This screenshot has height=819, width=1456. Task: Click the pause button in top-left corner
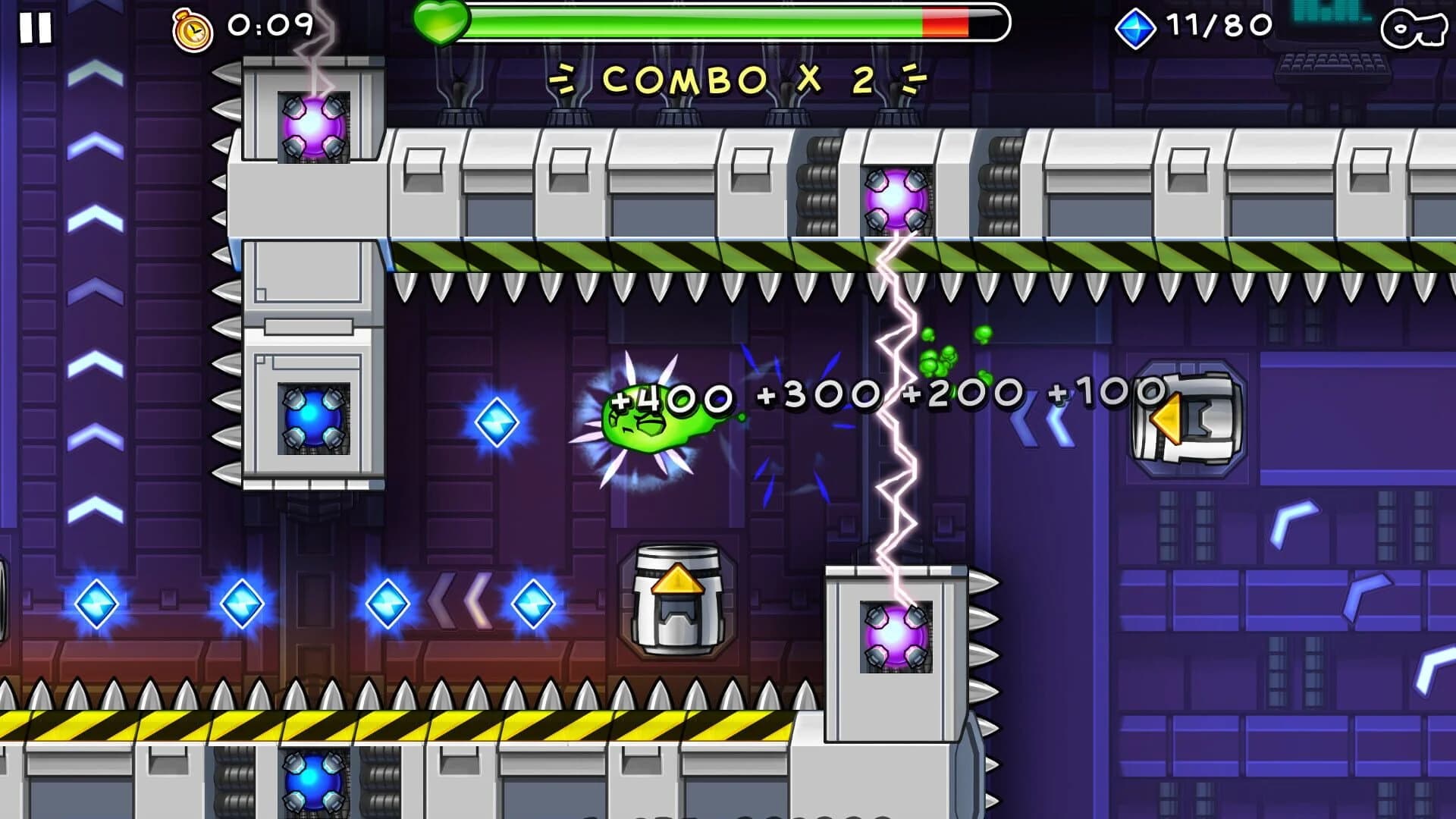click(x=34, y=29)
